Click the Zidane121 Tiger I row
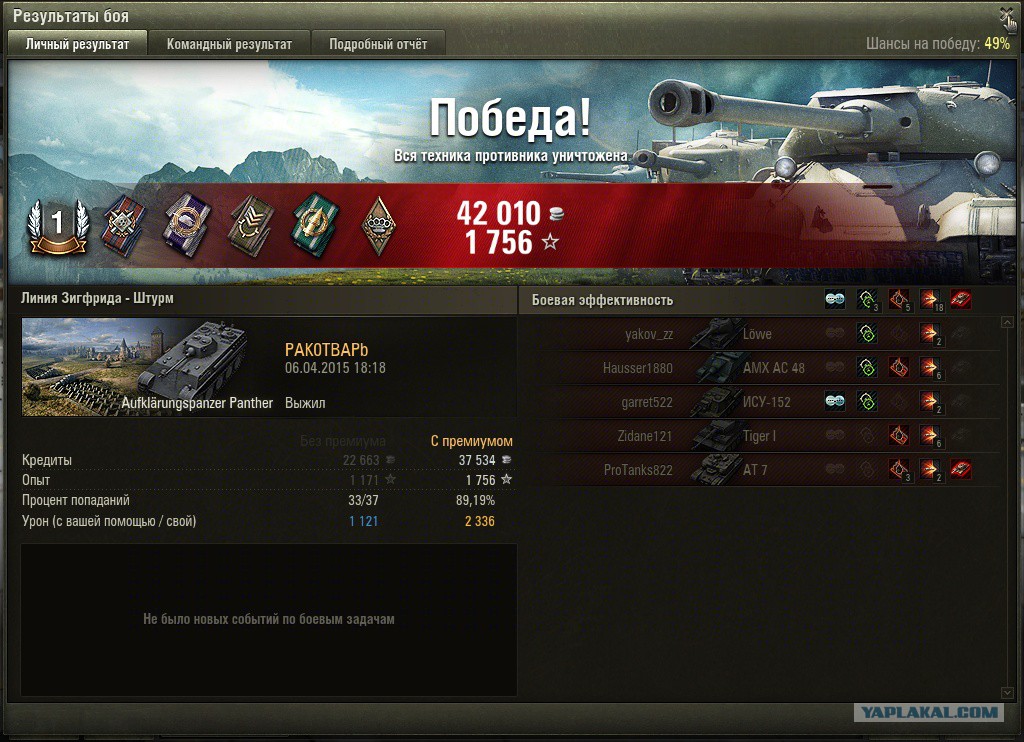The width and height of the screenshot is (1024, 742). click(x=760, y=436)
